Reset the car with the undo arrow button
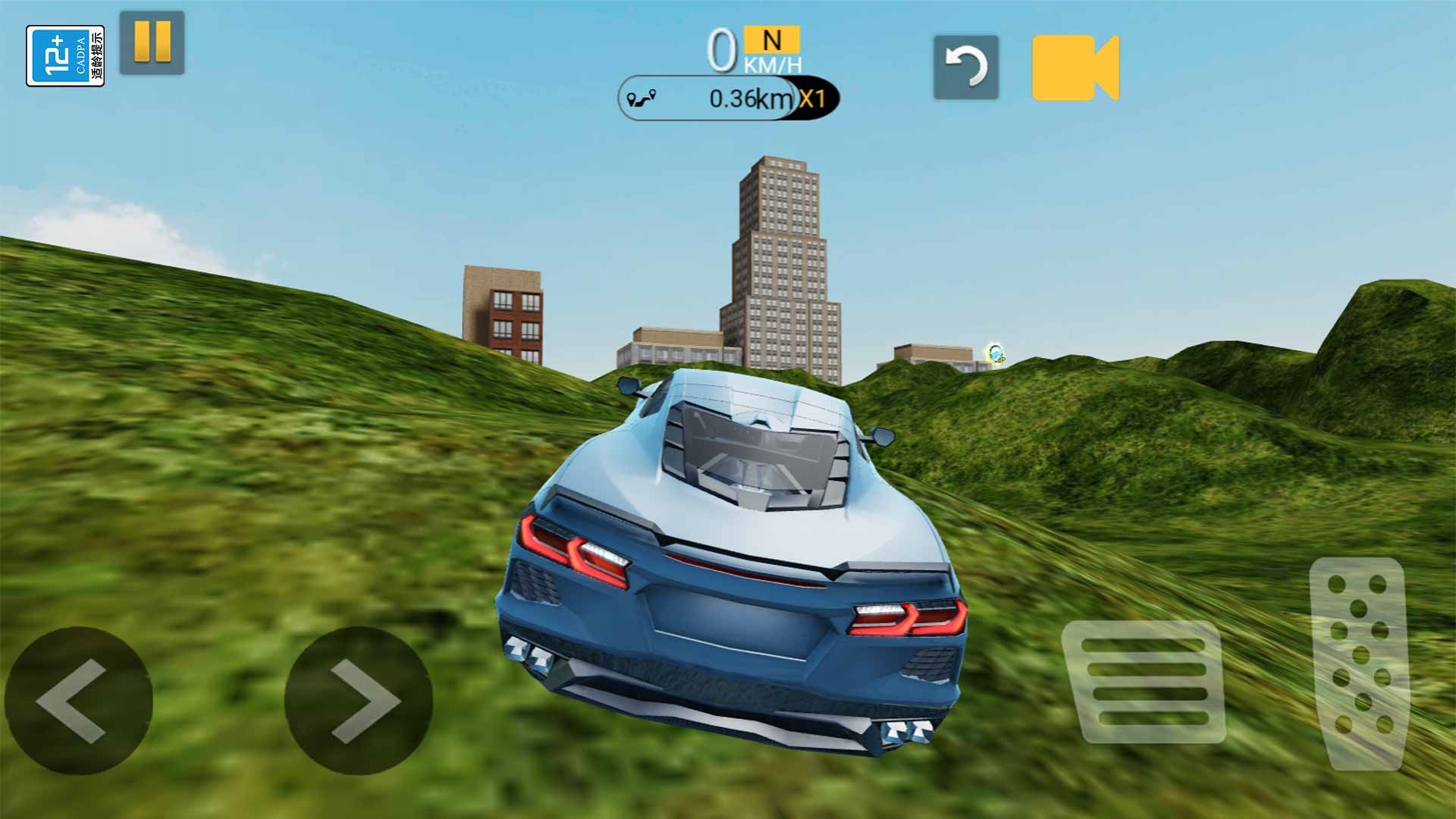The image size is (1456, 819). pyautogui.click(x=965, y=67)
